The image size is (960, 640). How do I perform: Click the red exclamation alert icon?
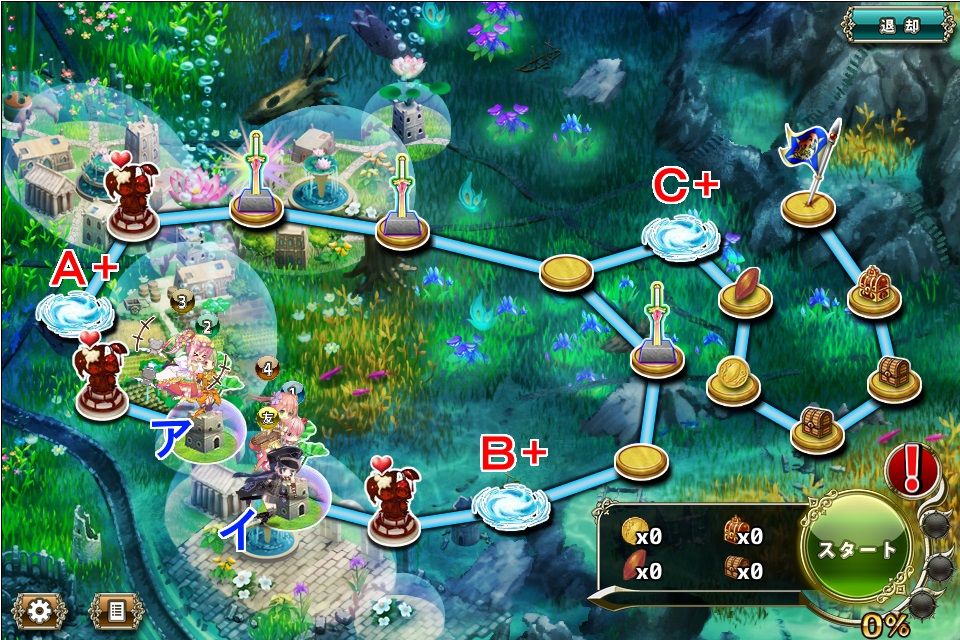coord(911,469)
